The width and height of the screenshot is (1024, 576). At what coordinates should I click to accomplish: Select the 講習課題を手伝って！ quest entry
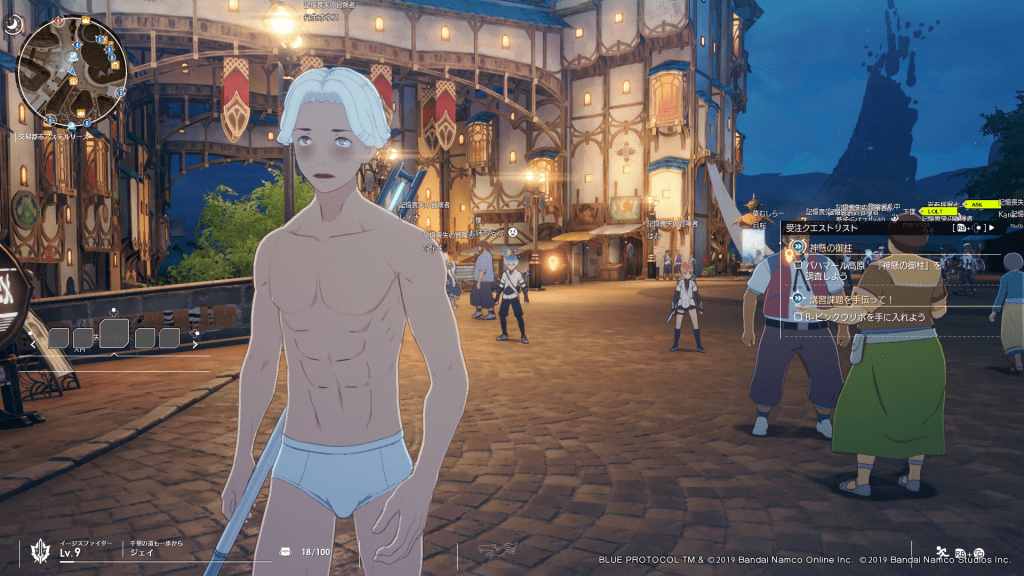[848, 299]
